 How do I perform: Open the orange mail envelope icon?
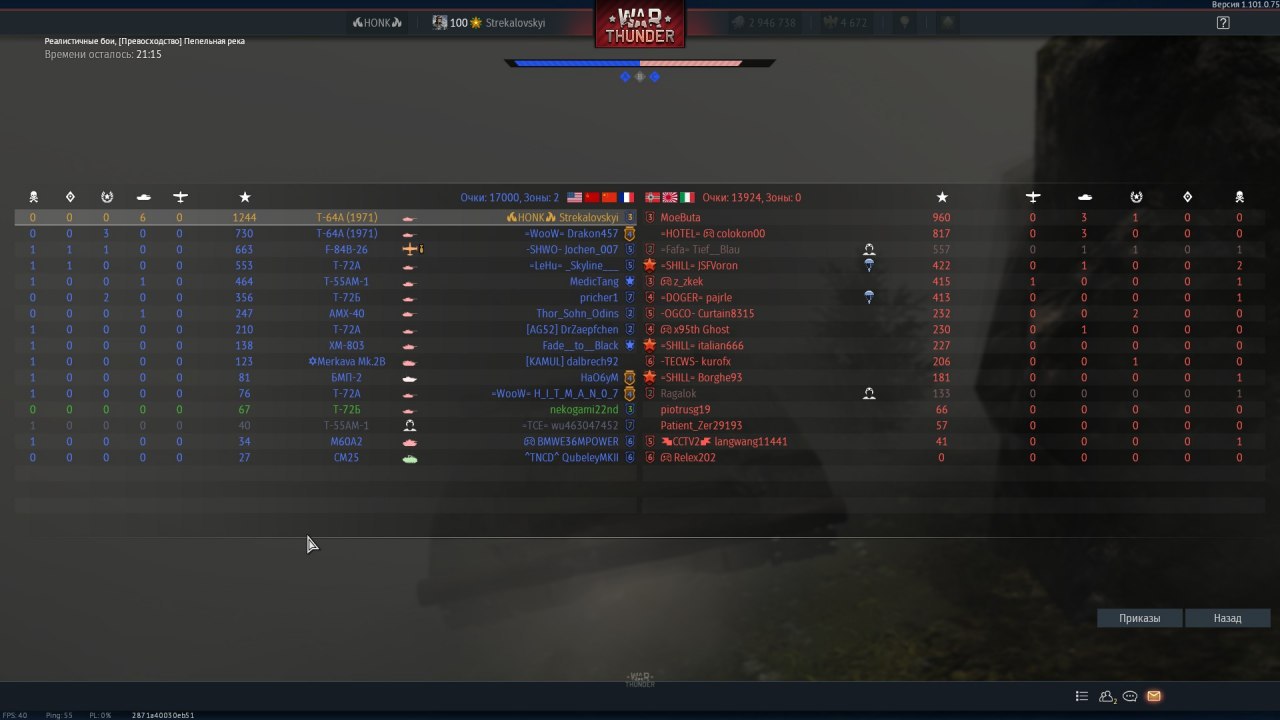pyautogui.click(x=1154, y=696)
